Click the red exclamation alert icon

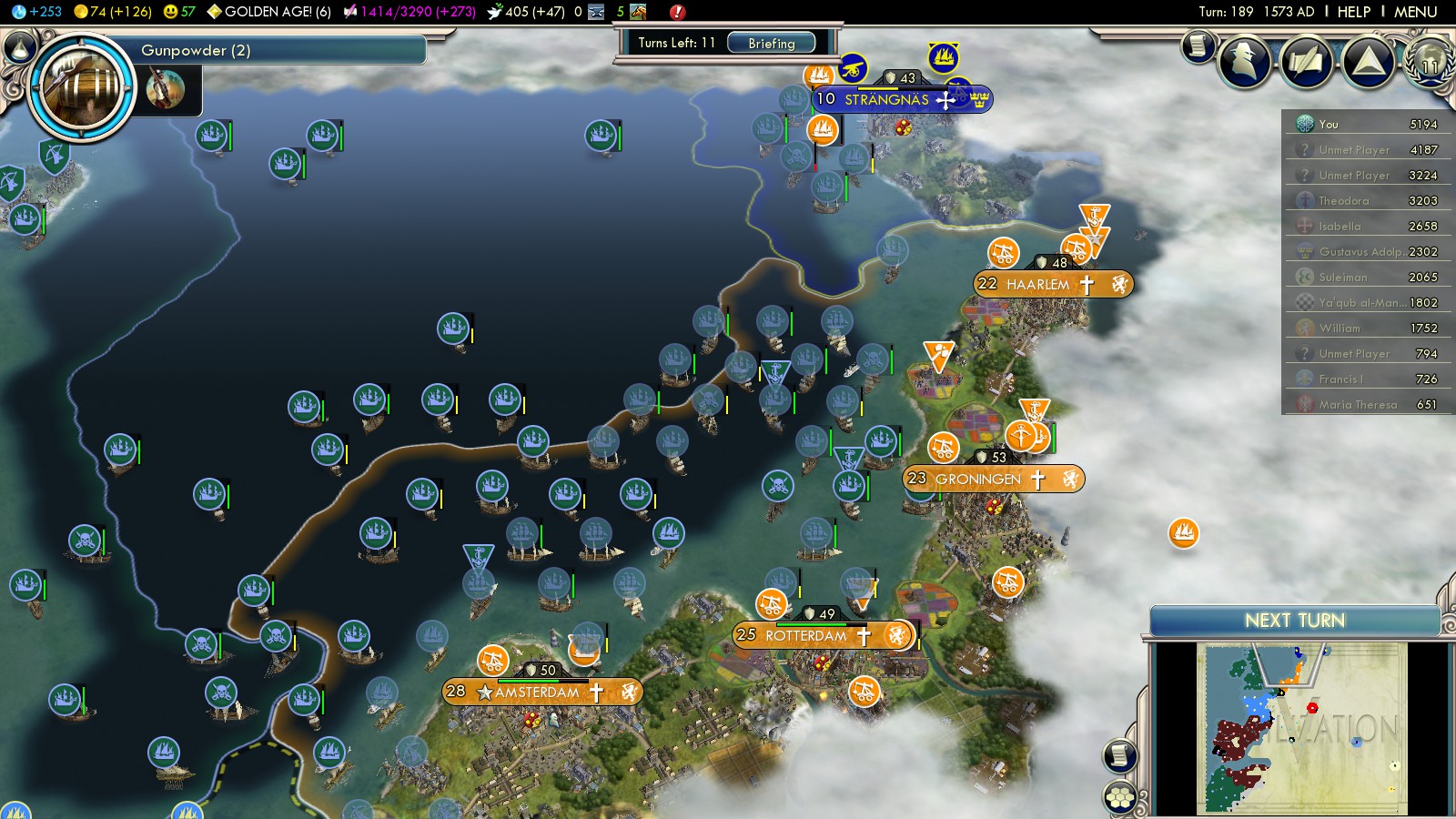(677, 12)
